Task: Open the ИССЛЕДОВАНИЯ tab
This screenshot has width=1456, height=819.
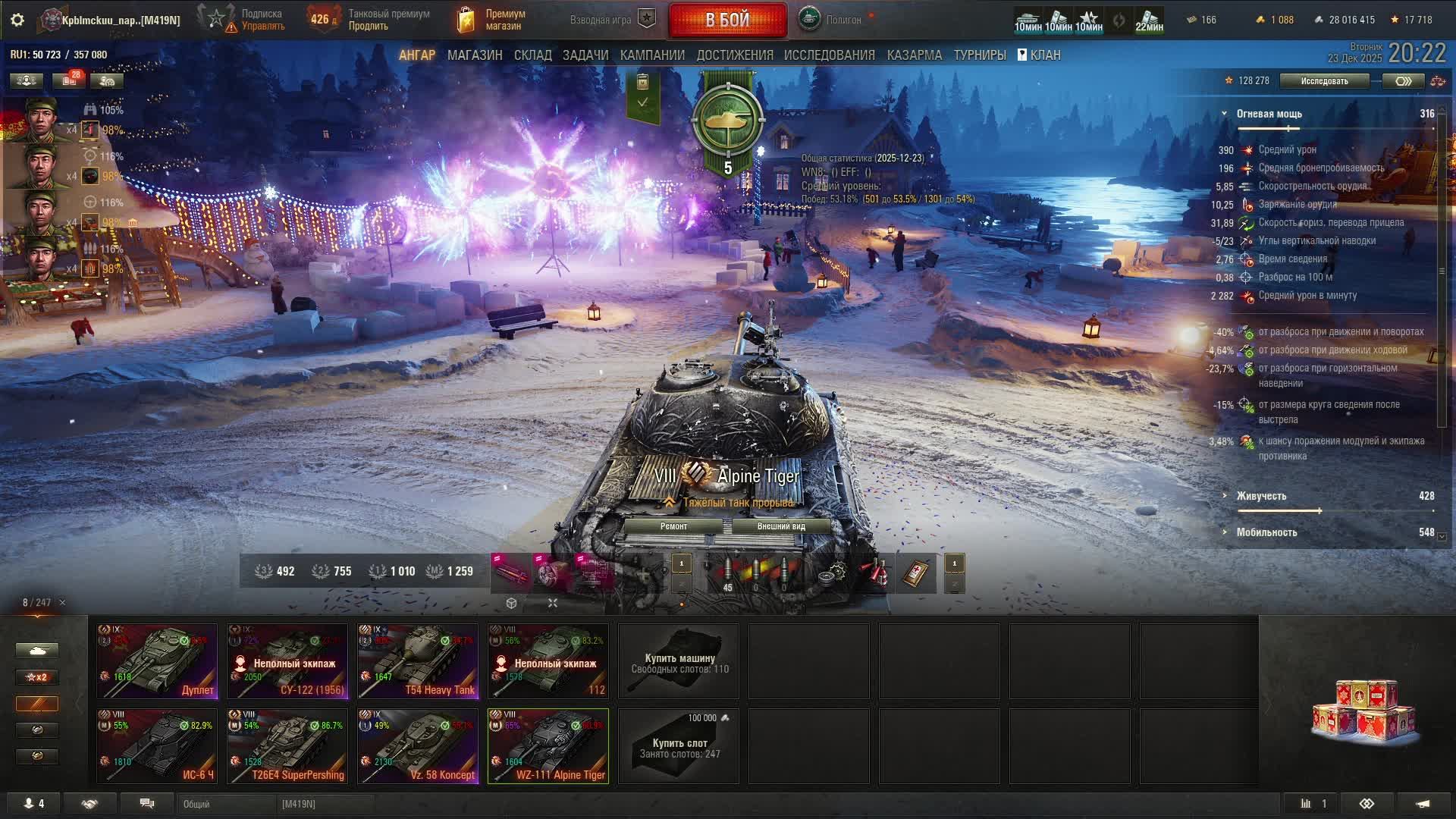Action: tap(829, 55)
